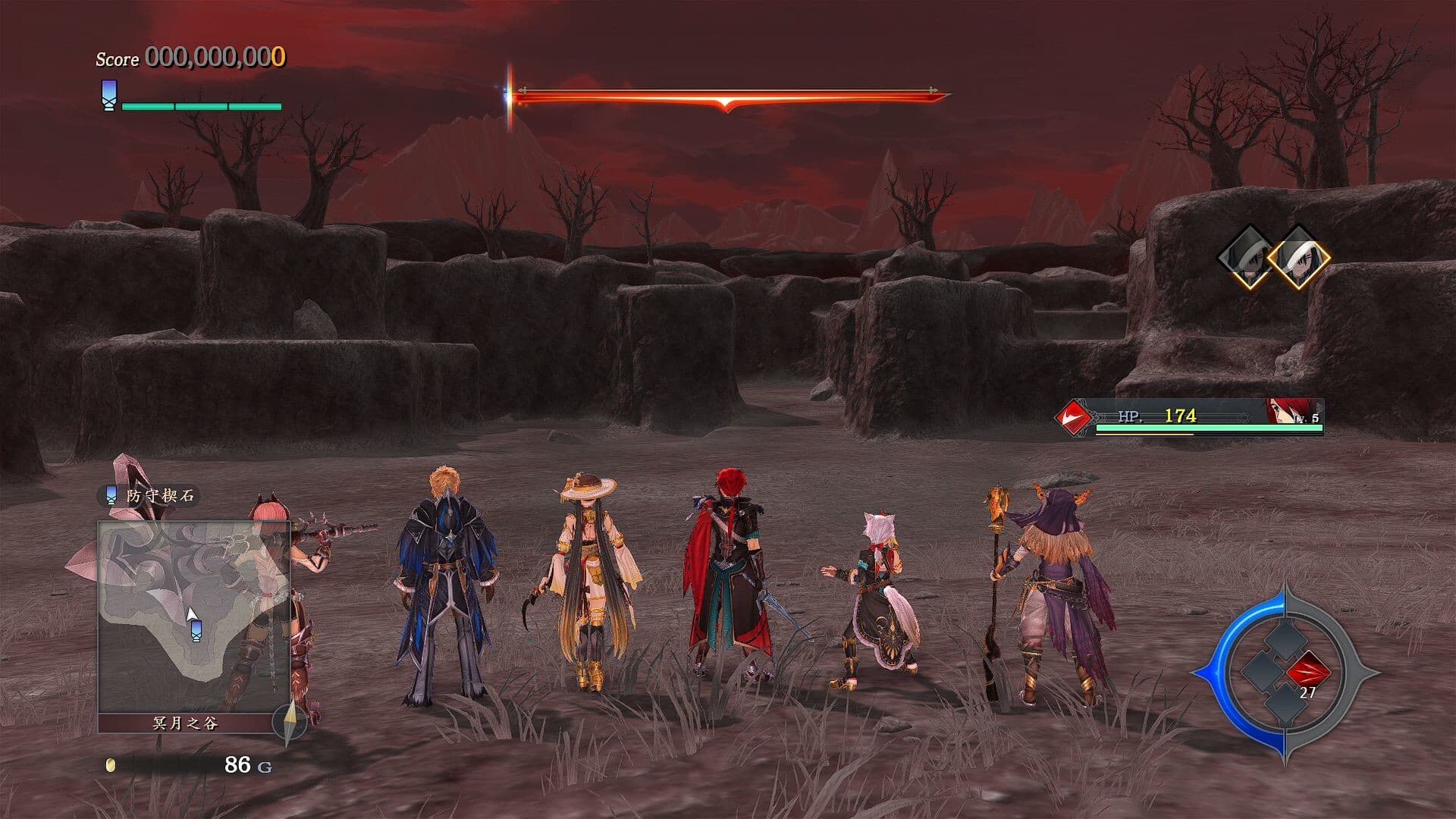Select the red emblem beside the HP bar
The height and width of the screenshot is (819, 1456).
click(1075, 416)
